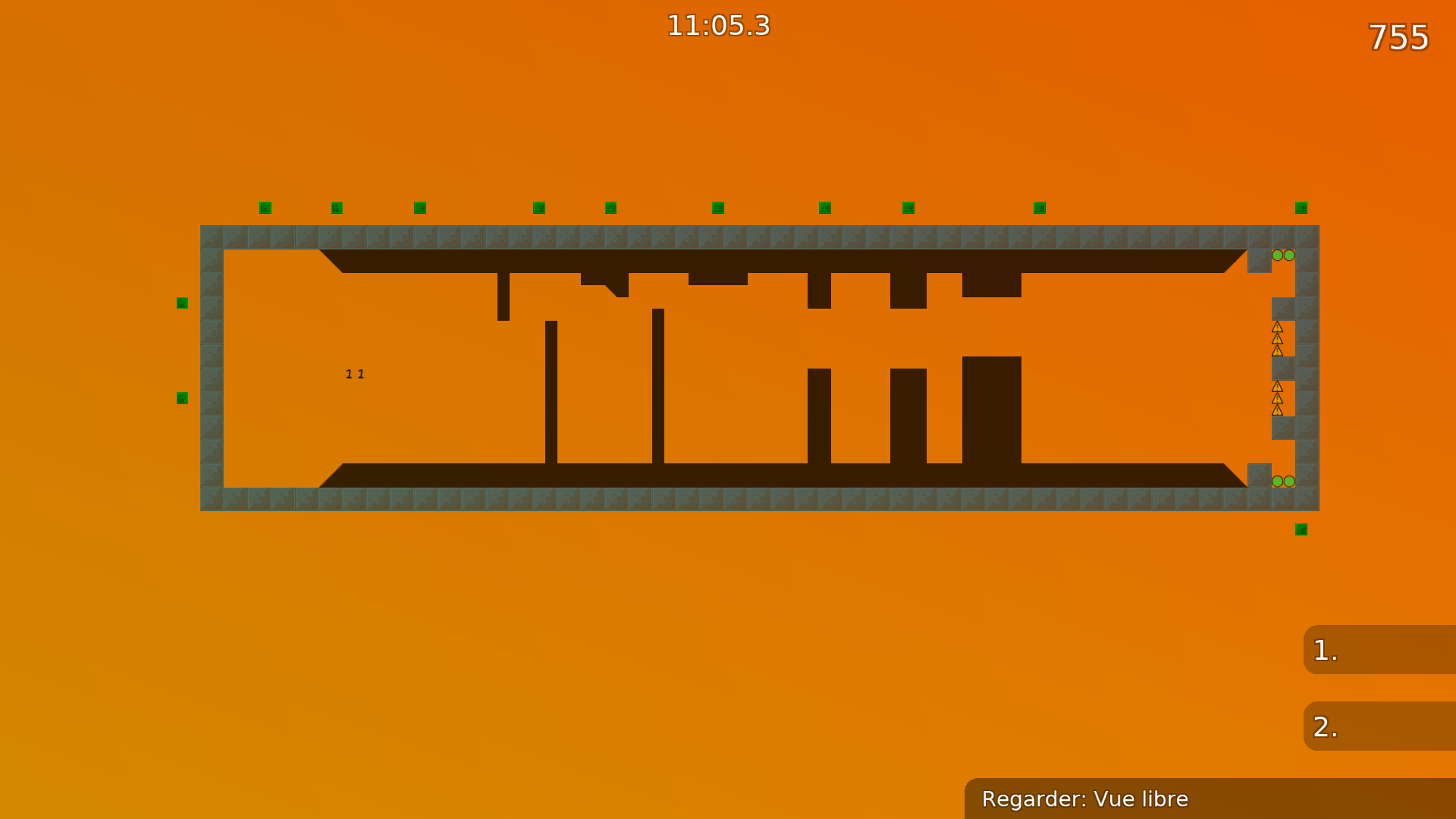Click the lowest yellow triangle in the bottom group
The height and width of the screenshot is (819, 1456).
click(1277, 411)
